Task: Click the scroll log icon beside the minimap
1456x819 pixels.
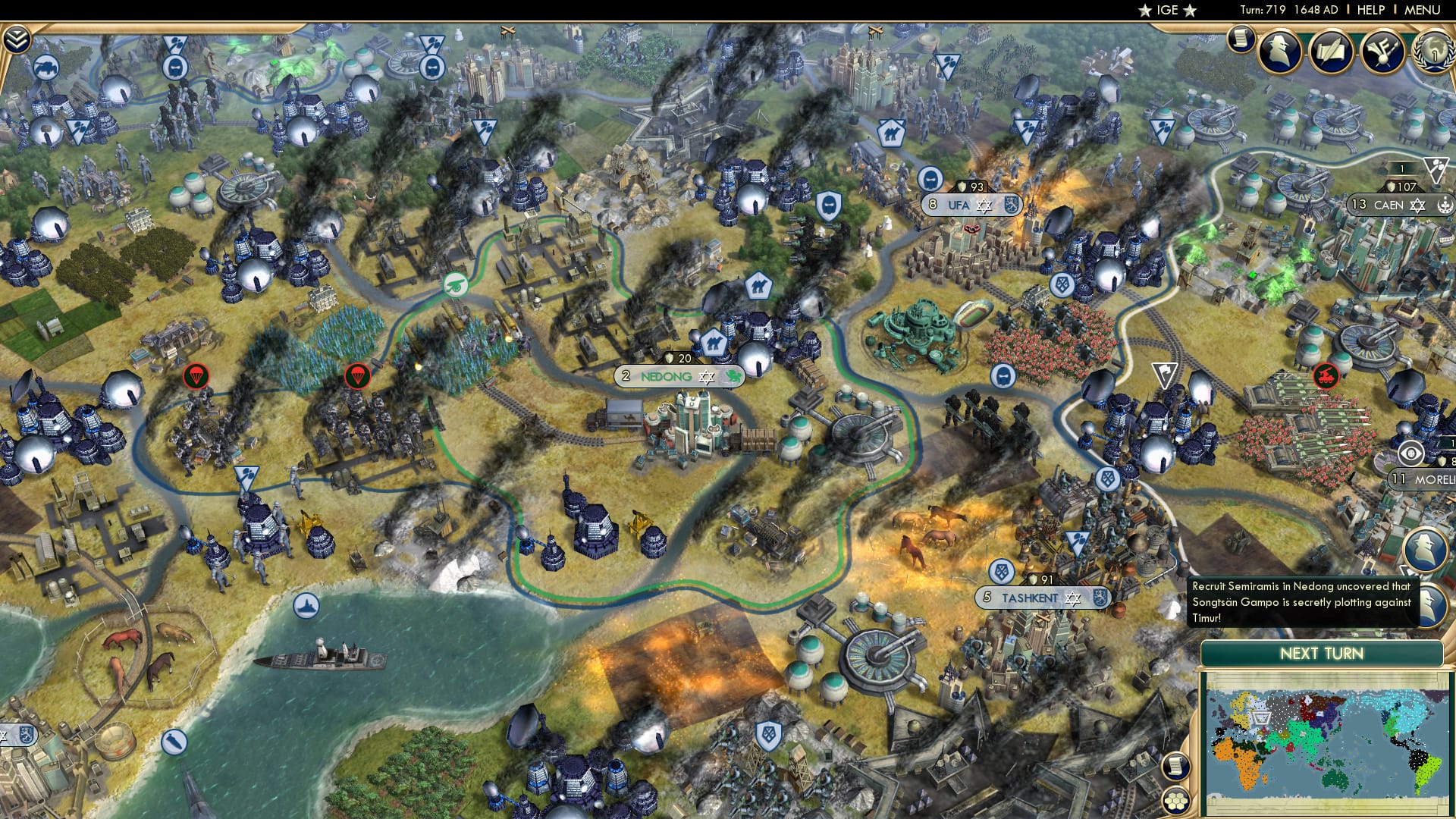Action: [1175, 764]
